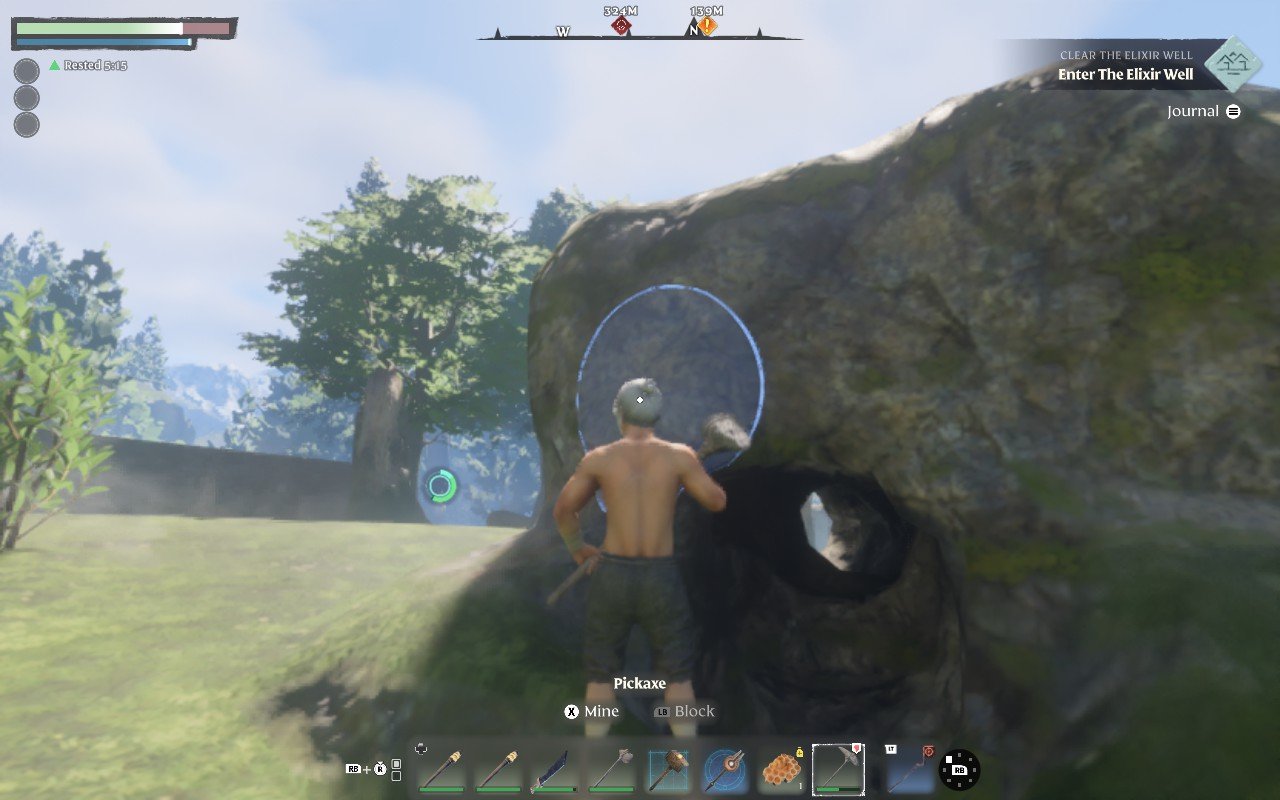Click the quest emblem beside the objective
The width and height of the screenshot is (1280, 800).
click(1231, 65)
